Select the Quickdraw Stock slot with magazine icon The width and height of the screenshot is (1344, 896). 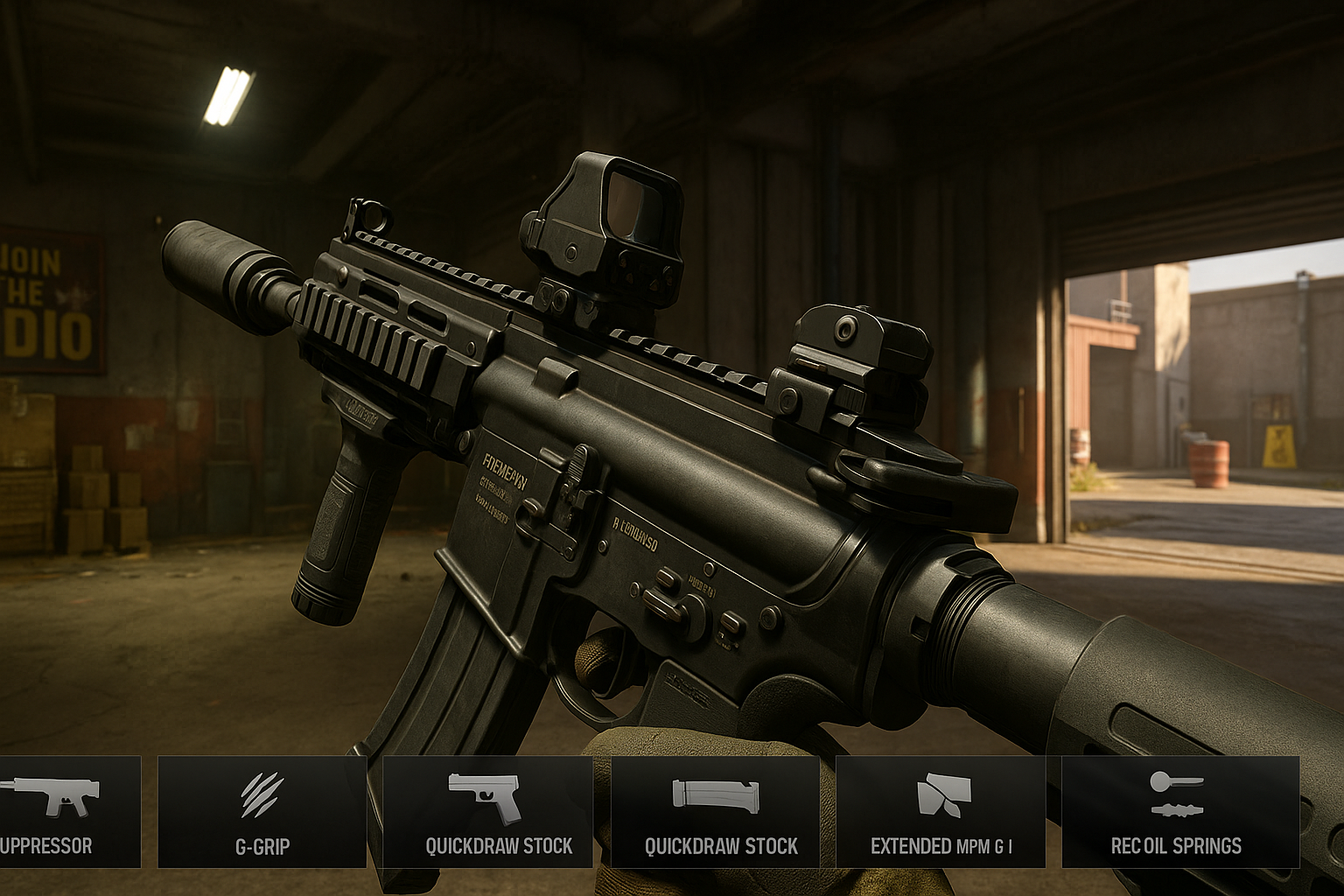click(x=715, y=812)
